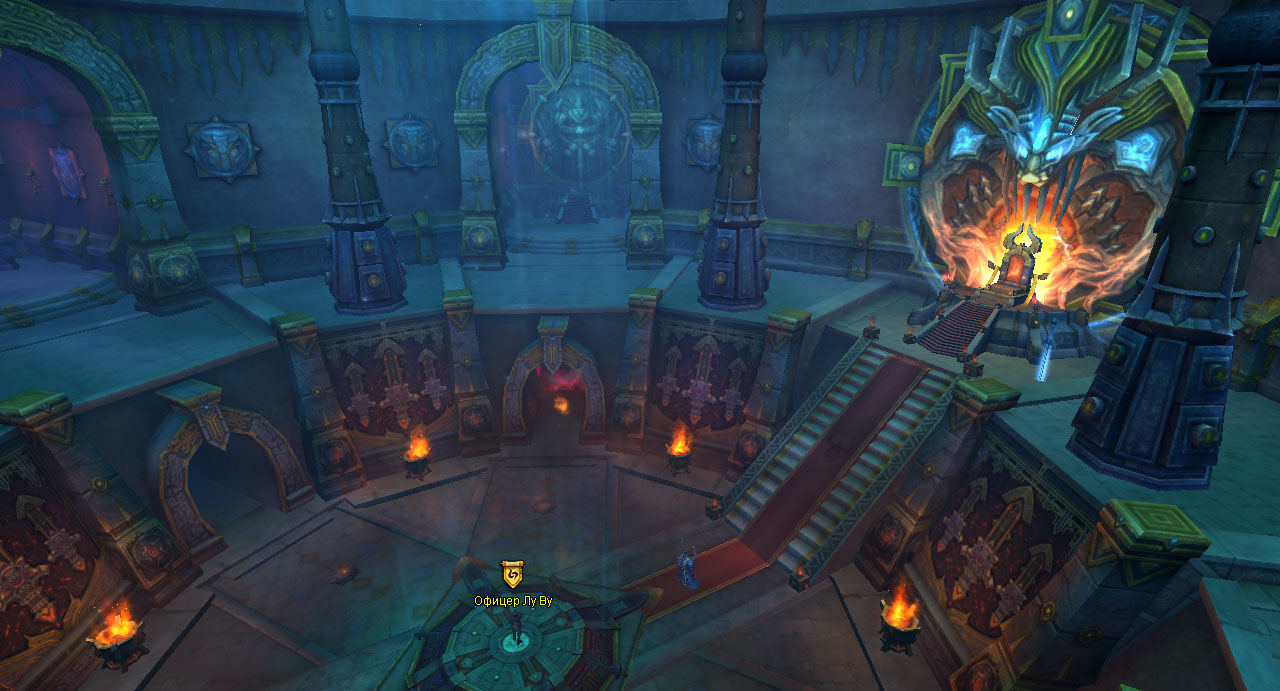Select the Офицер Лу Ву nameplate
The width and height of the screenshot is (1280, 691).
tap(513, 600)
